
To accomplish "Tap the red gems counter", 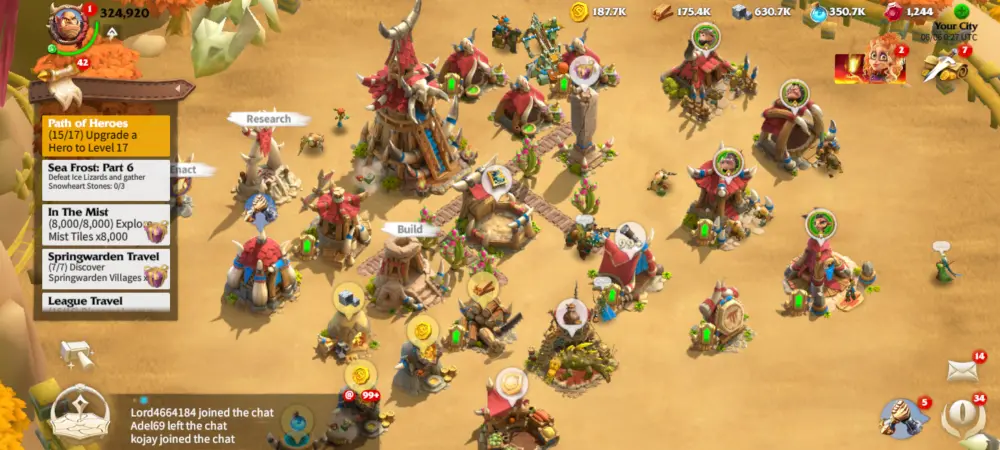I will coord(908,12).
